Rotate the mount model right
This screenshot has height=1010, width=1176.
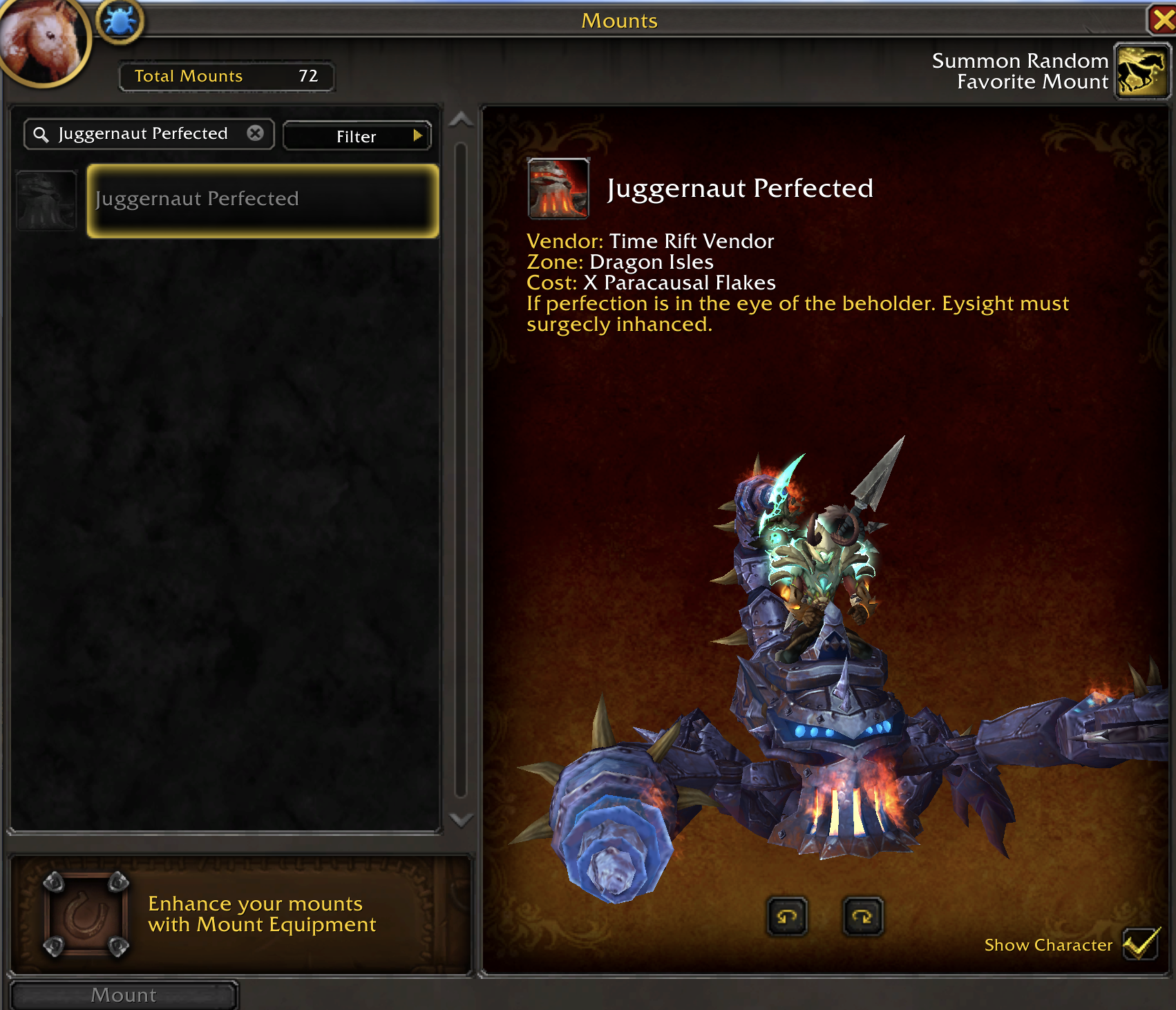pyautogui.click(x=863, y=917)
